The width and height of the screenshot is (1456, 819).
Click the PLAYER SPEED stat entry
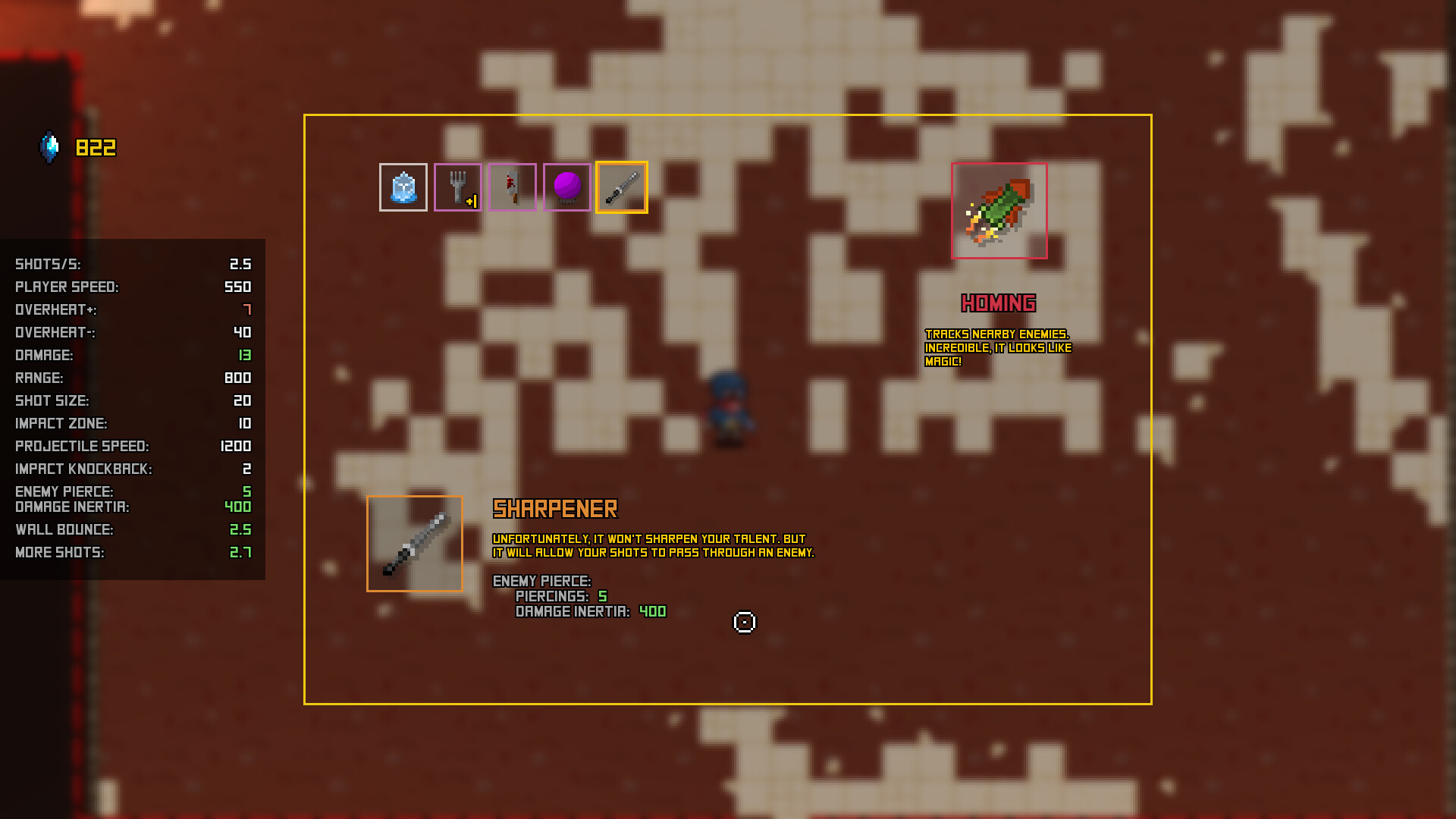(129, 287)
